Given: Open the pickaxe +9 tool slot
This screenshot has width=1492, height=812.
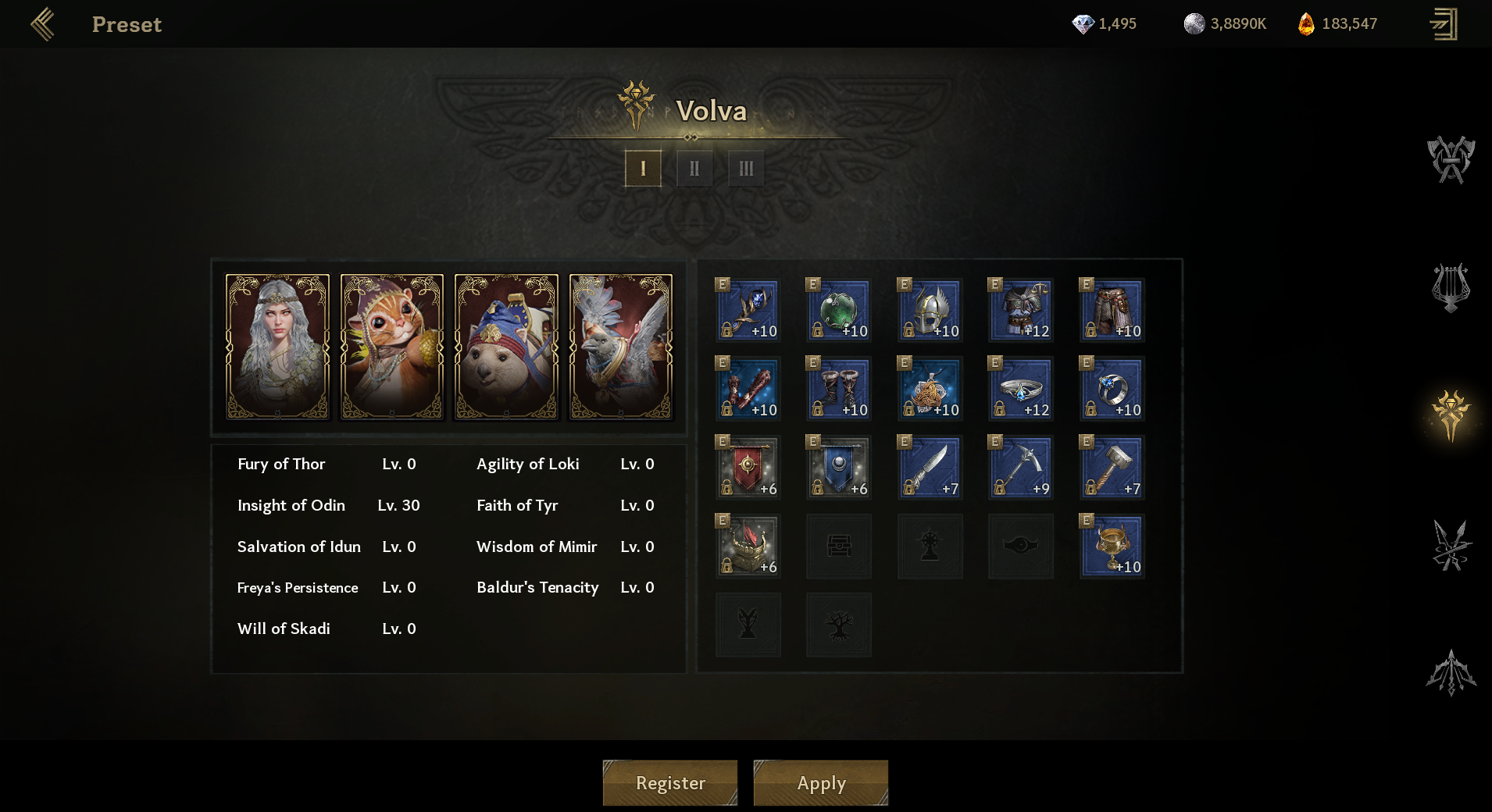Looking at the screenshot, I should pos(1021,468).
